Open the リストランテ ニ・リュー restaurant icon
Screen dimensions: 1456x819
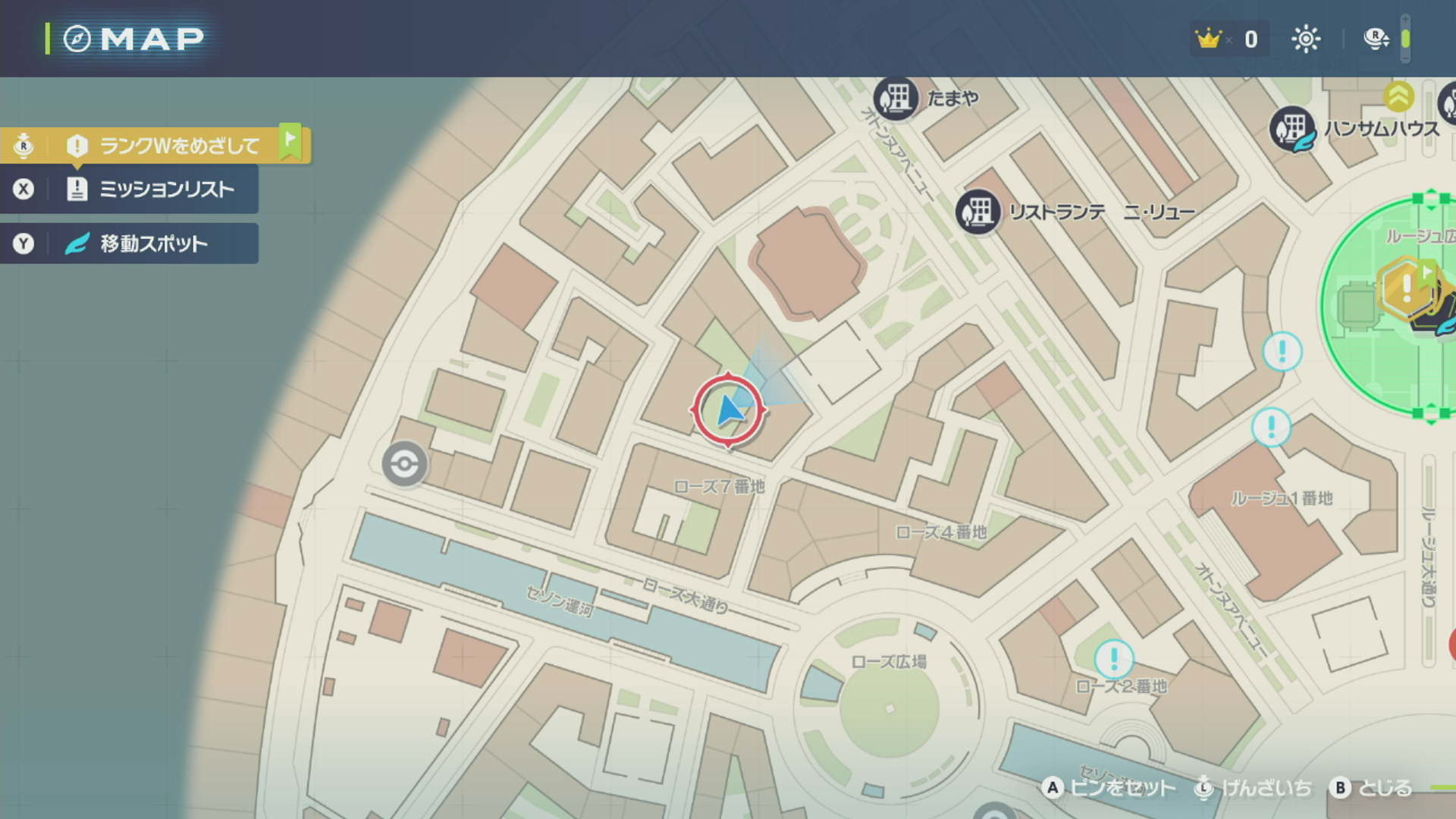(x=978, y=212)
